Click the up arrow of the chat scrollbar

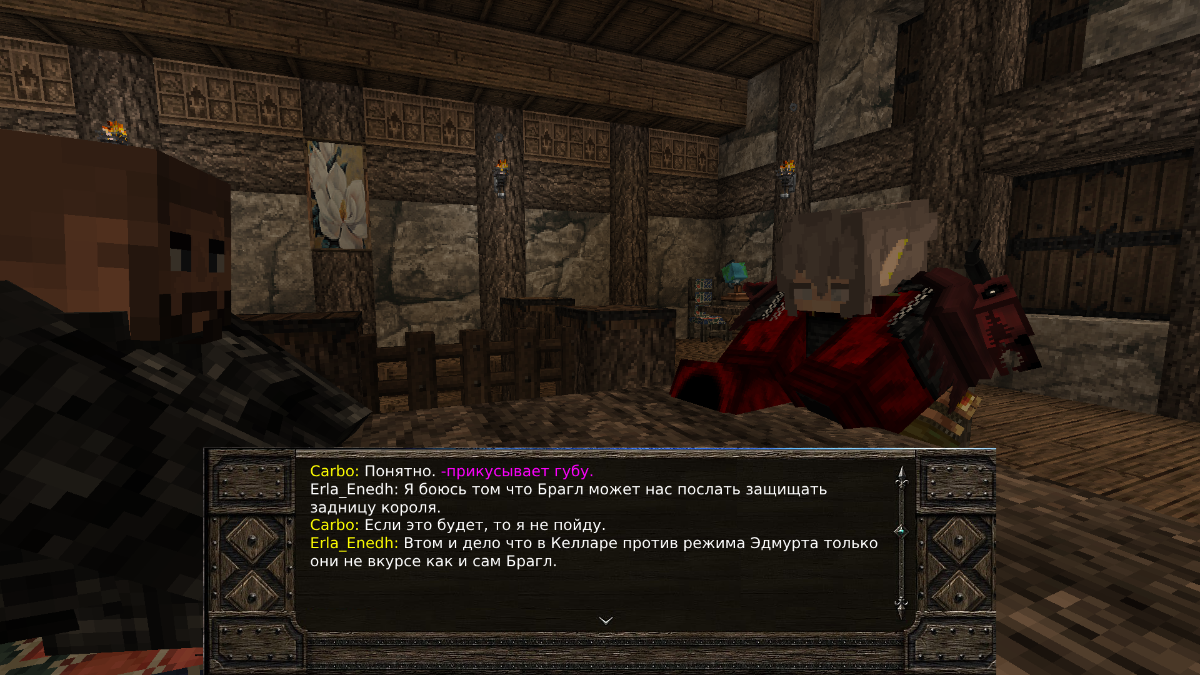click(900, 476)
